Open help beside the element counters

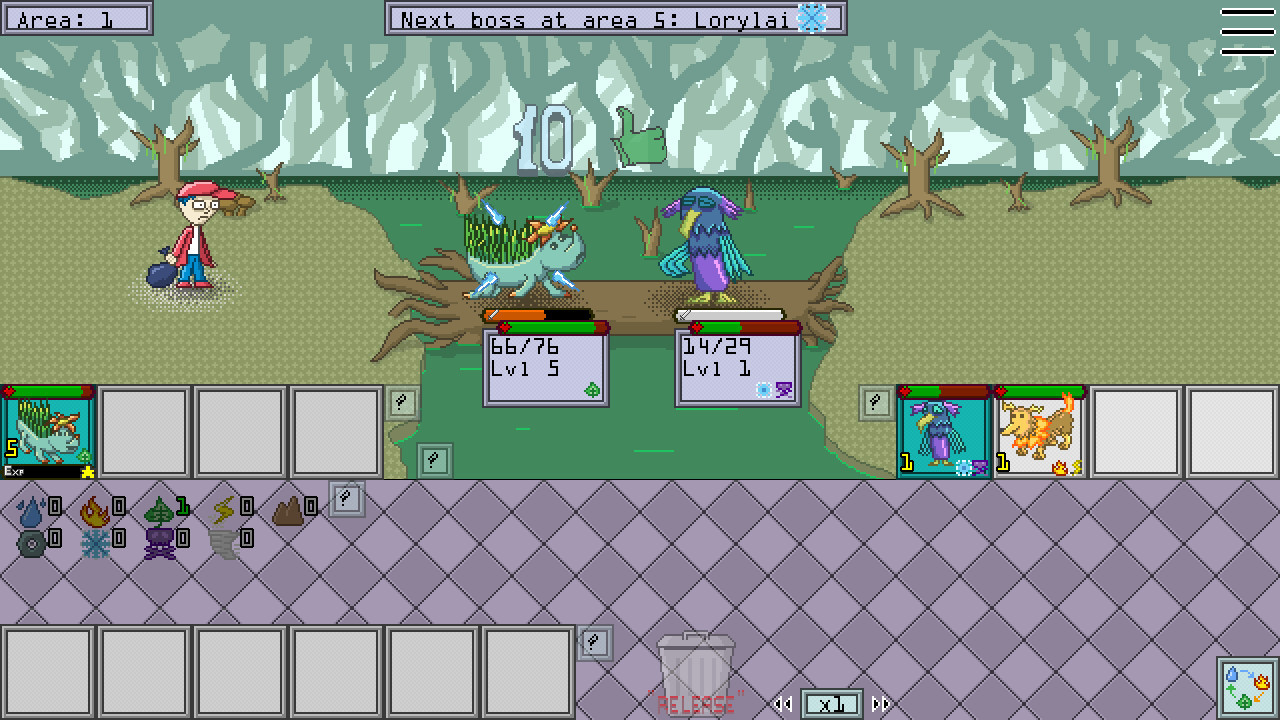click(346, 498)
